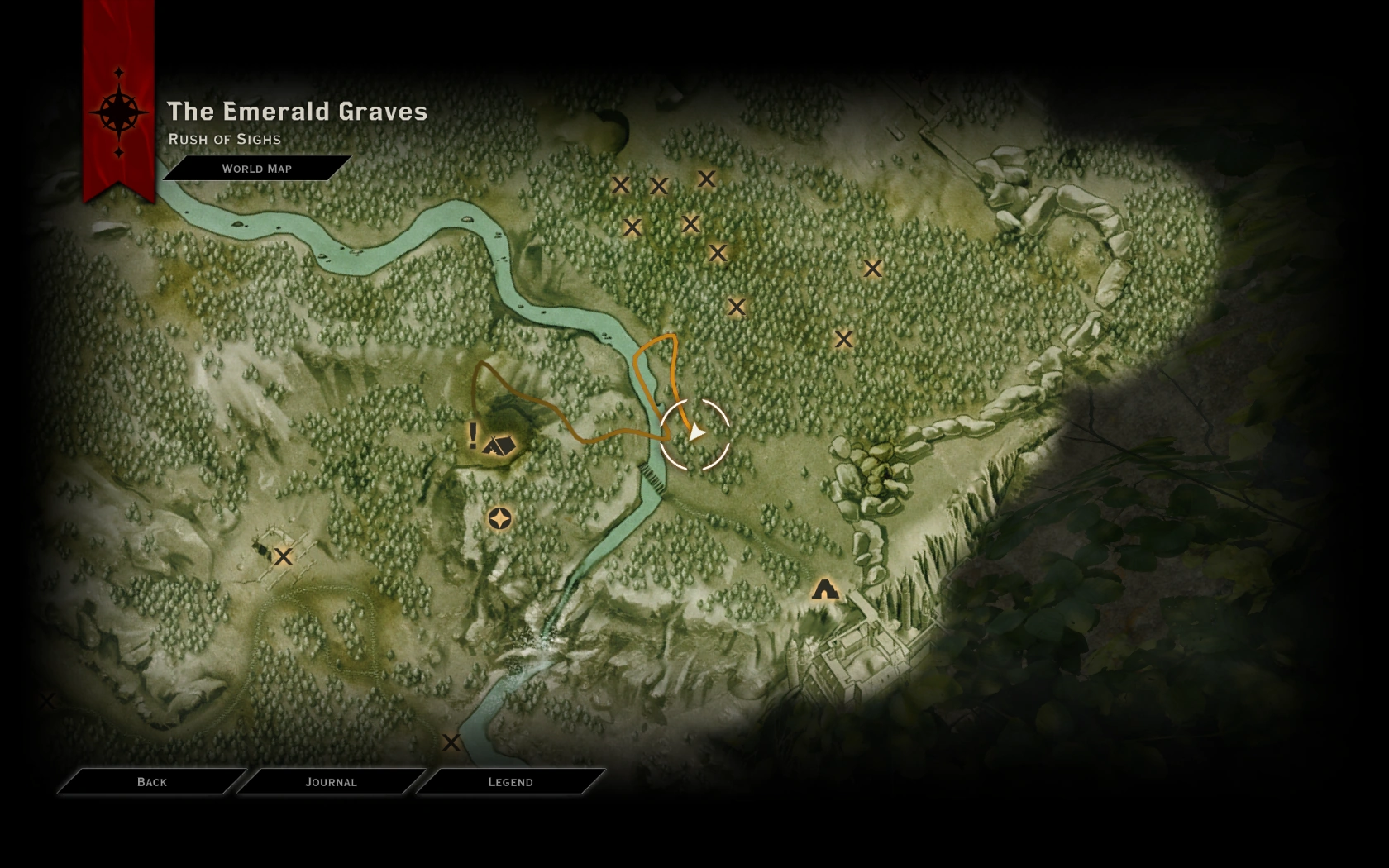Screen dimensions: 1389x868
Task: Click World Map to return to world view
Action: point(256,169)
